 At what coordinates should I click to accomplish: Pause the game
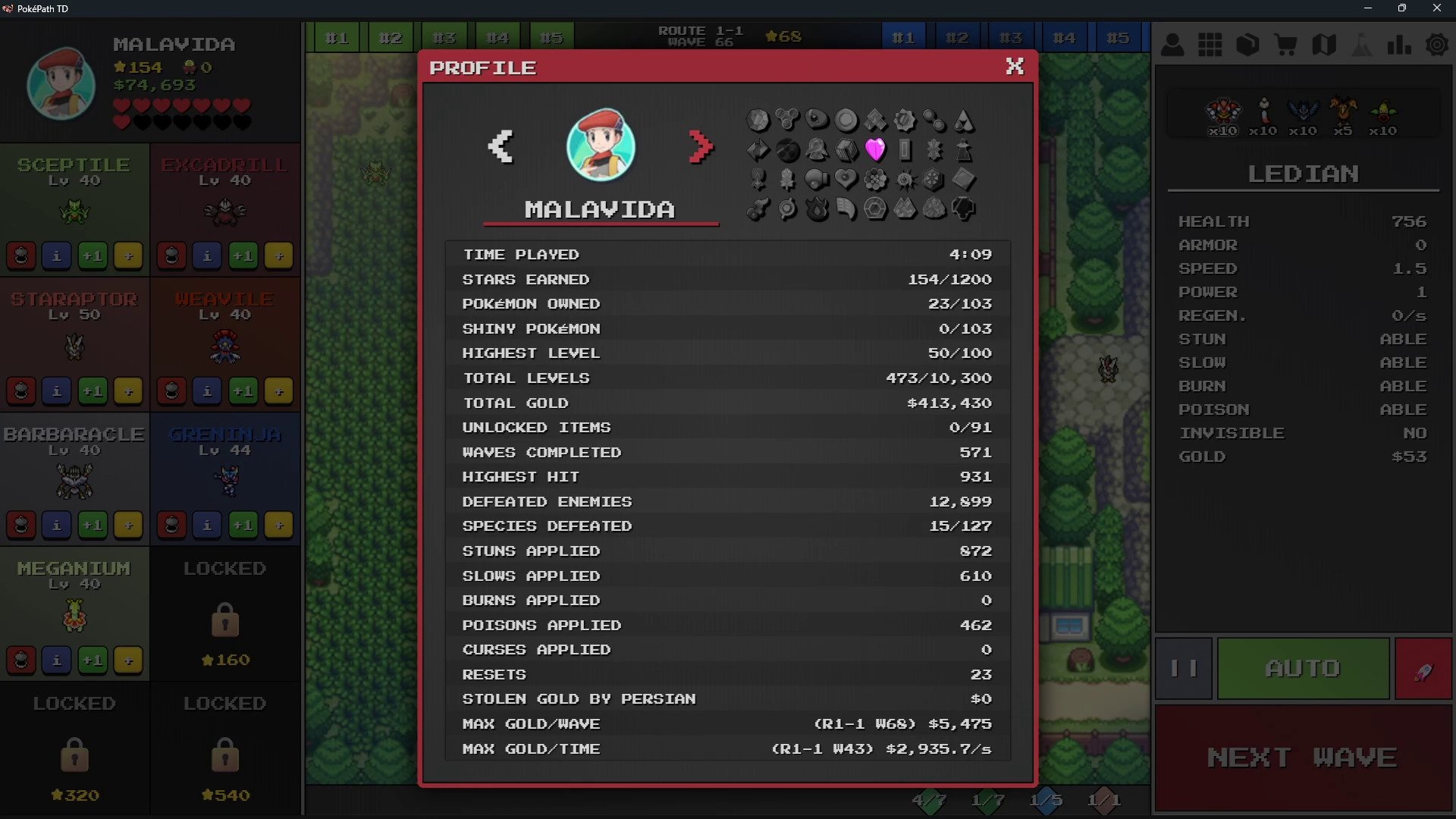coord(1184,668)
